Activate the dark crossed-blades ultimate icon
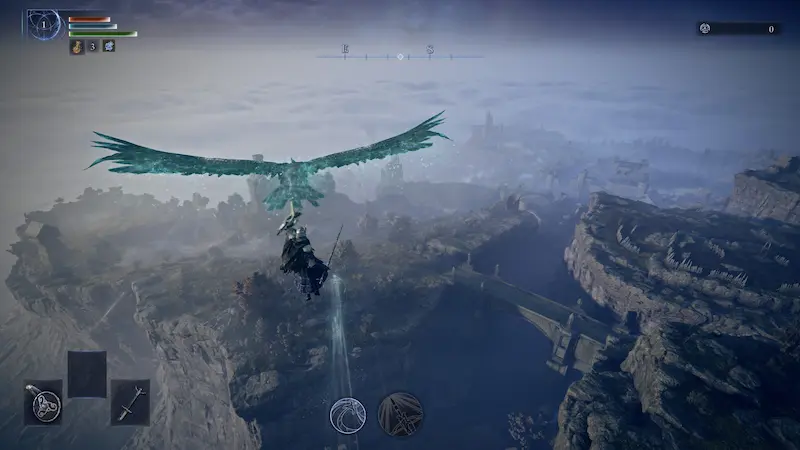The width and height of the screenshot is (800, 450). coord(400,414)
